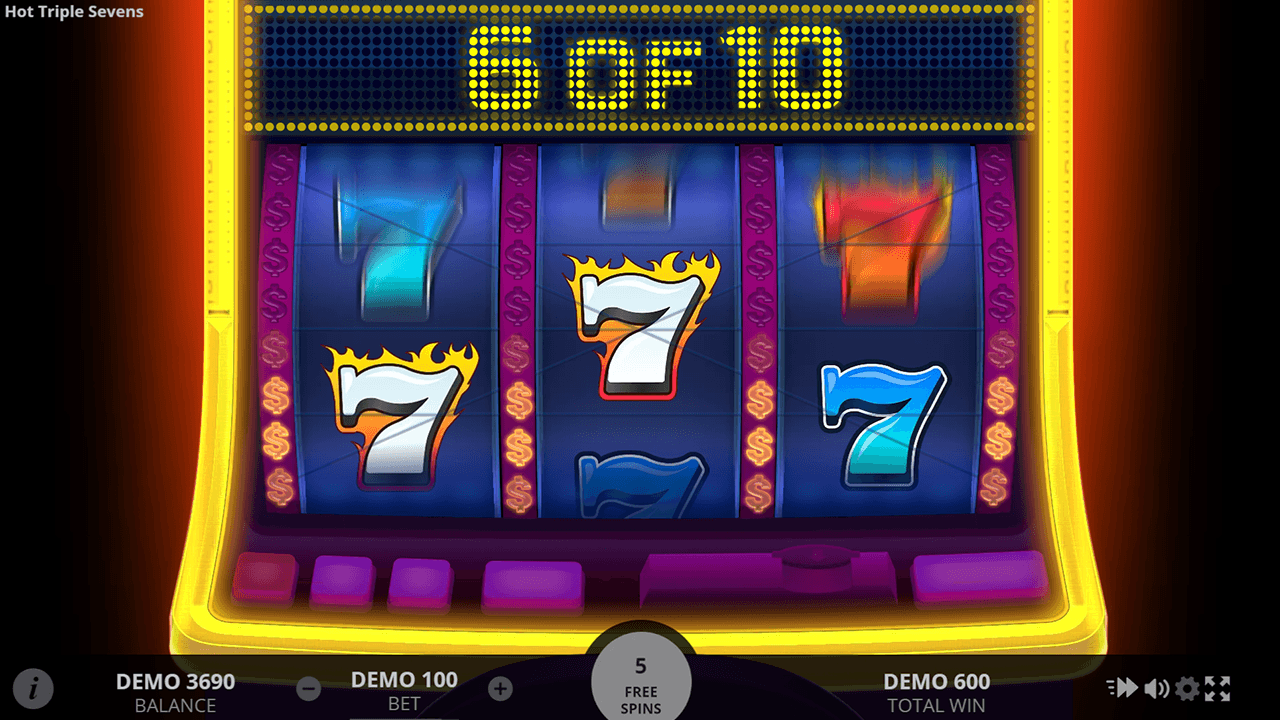Increase the bet with the plus button

(499, 688)
